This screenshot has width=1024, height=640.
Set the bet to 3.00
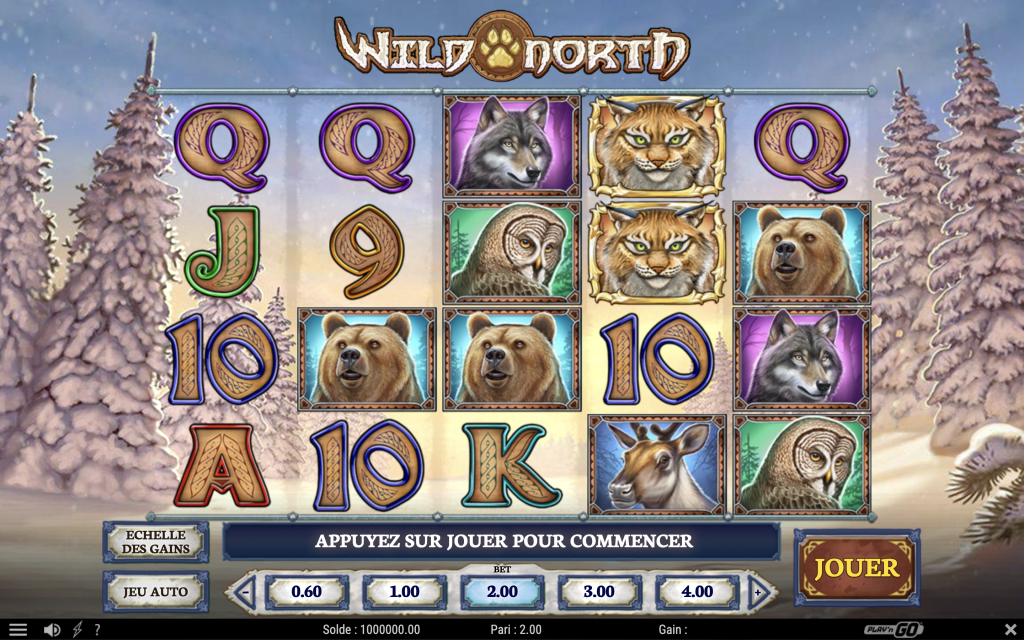[599, 592]
